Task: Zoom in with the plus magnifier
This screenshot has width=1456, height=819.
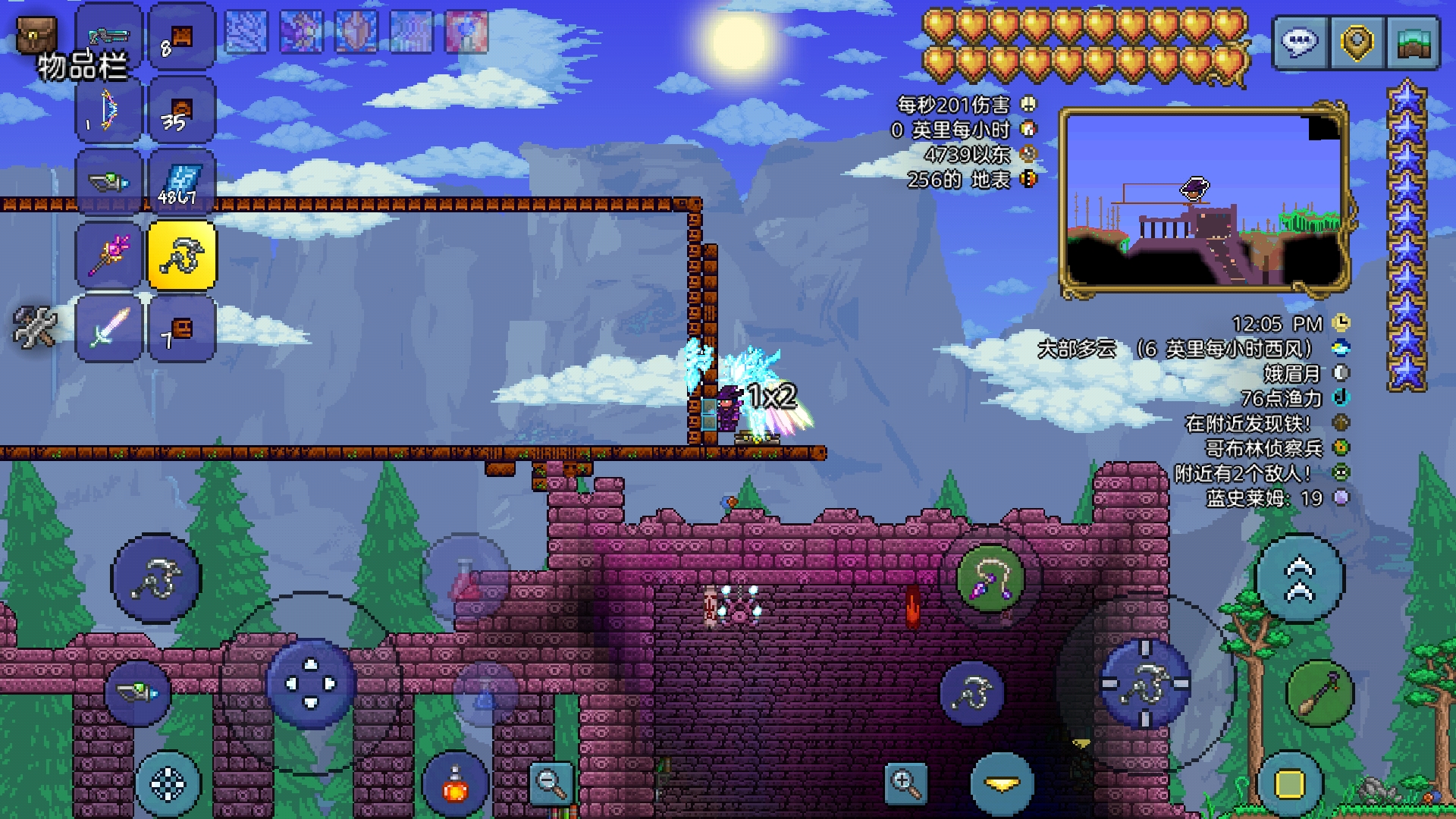Action: [905, 783]
